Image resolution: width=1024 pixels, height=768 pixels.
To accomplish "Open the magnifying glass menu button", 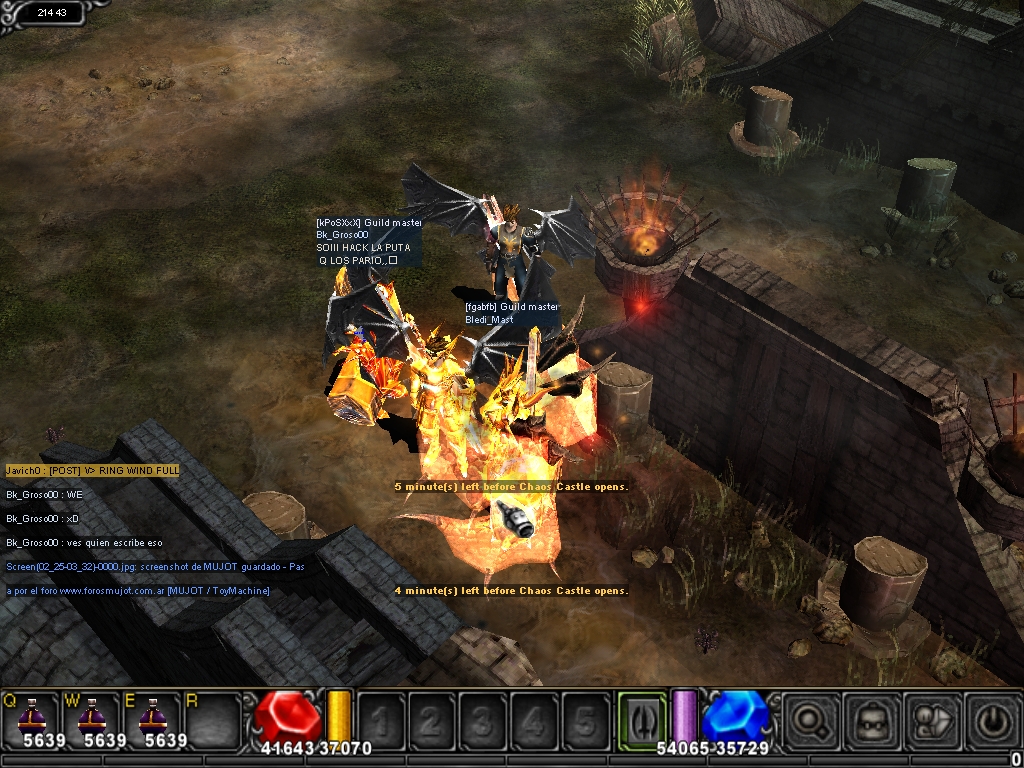I will coord(809,721).
